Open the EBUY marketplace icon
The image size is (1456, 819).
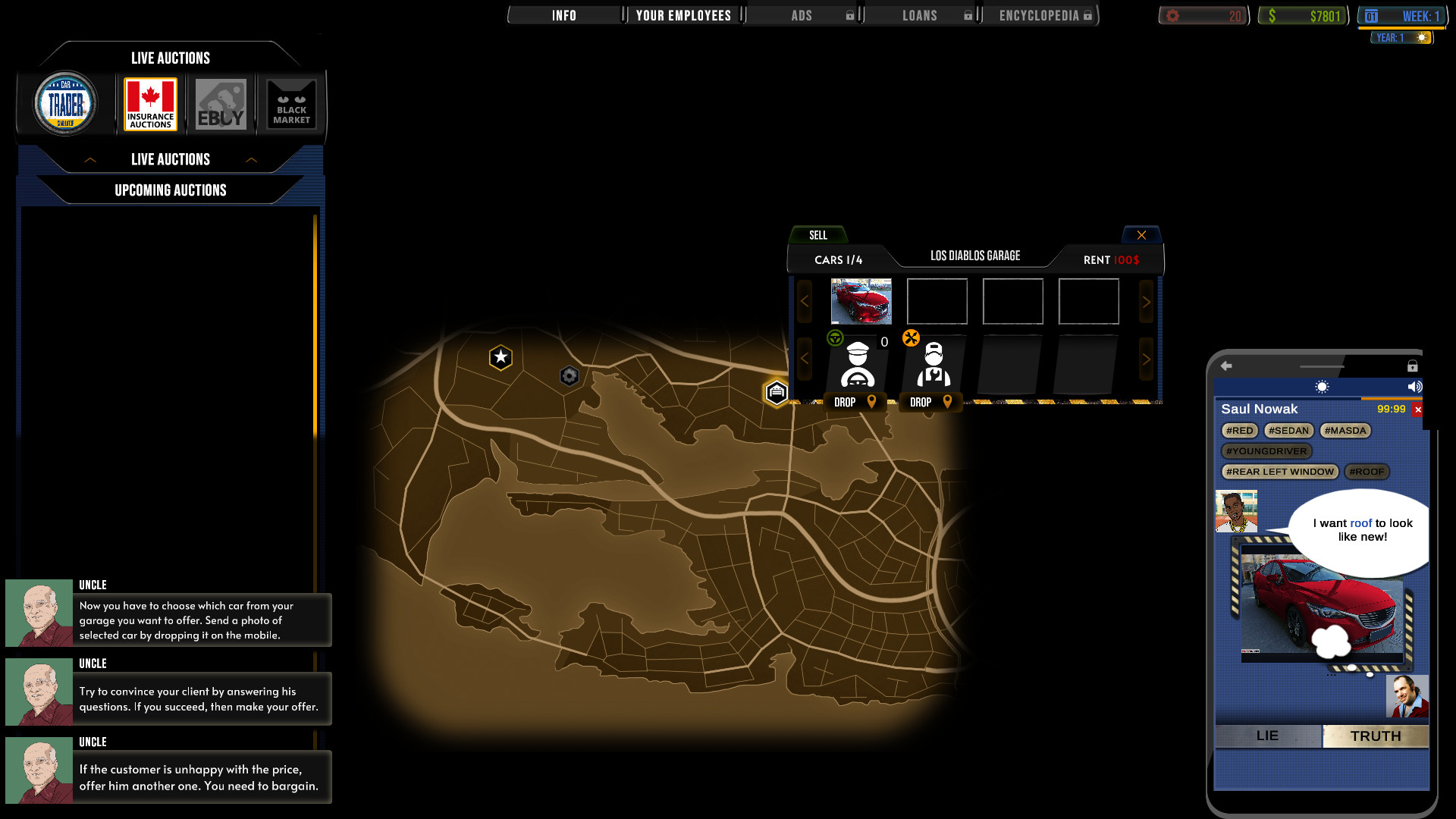[x=220, y=102]
